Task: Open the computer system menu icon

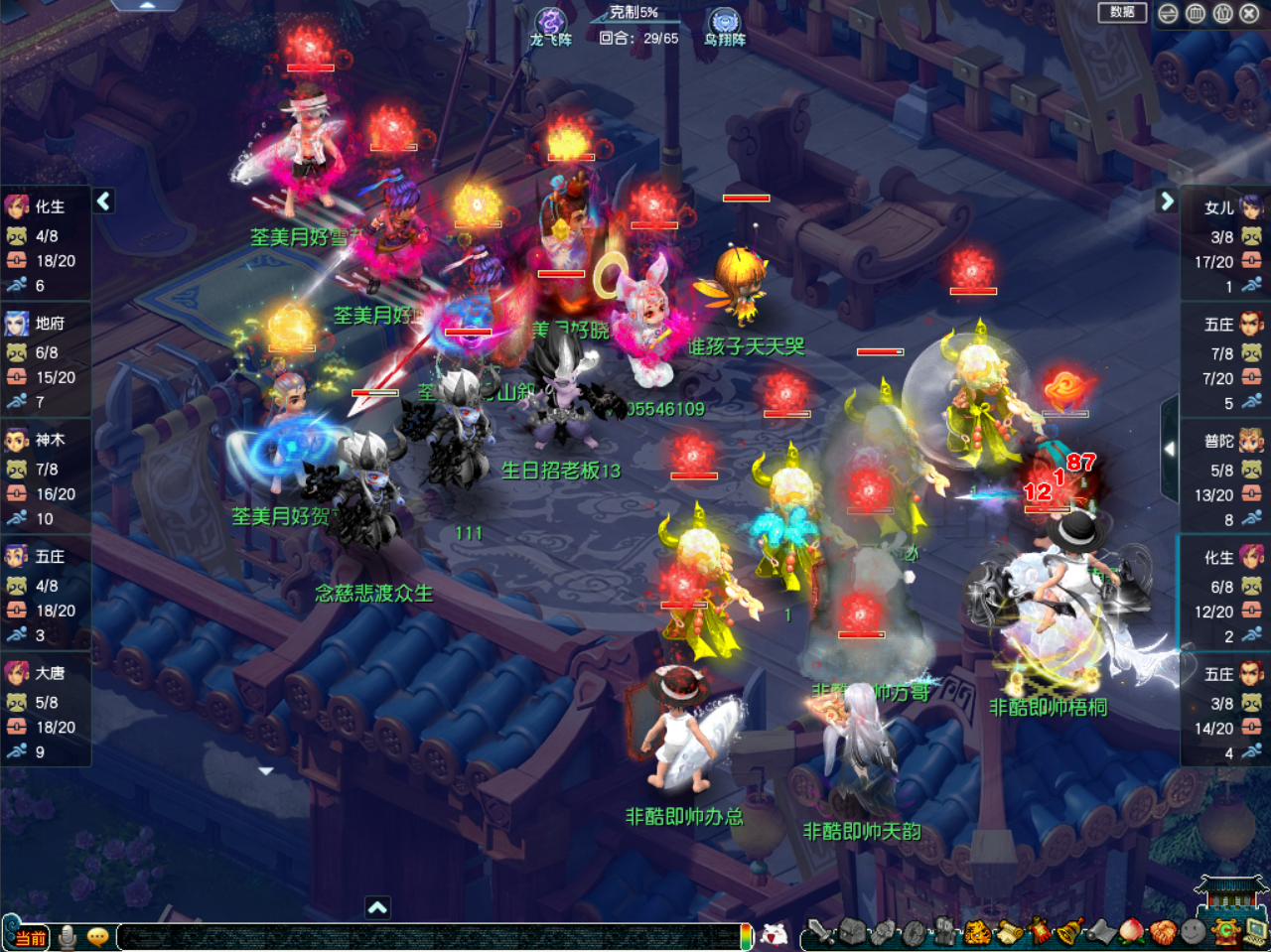Action: pos(1255,931)
